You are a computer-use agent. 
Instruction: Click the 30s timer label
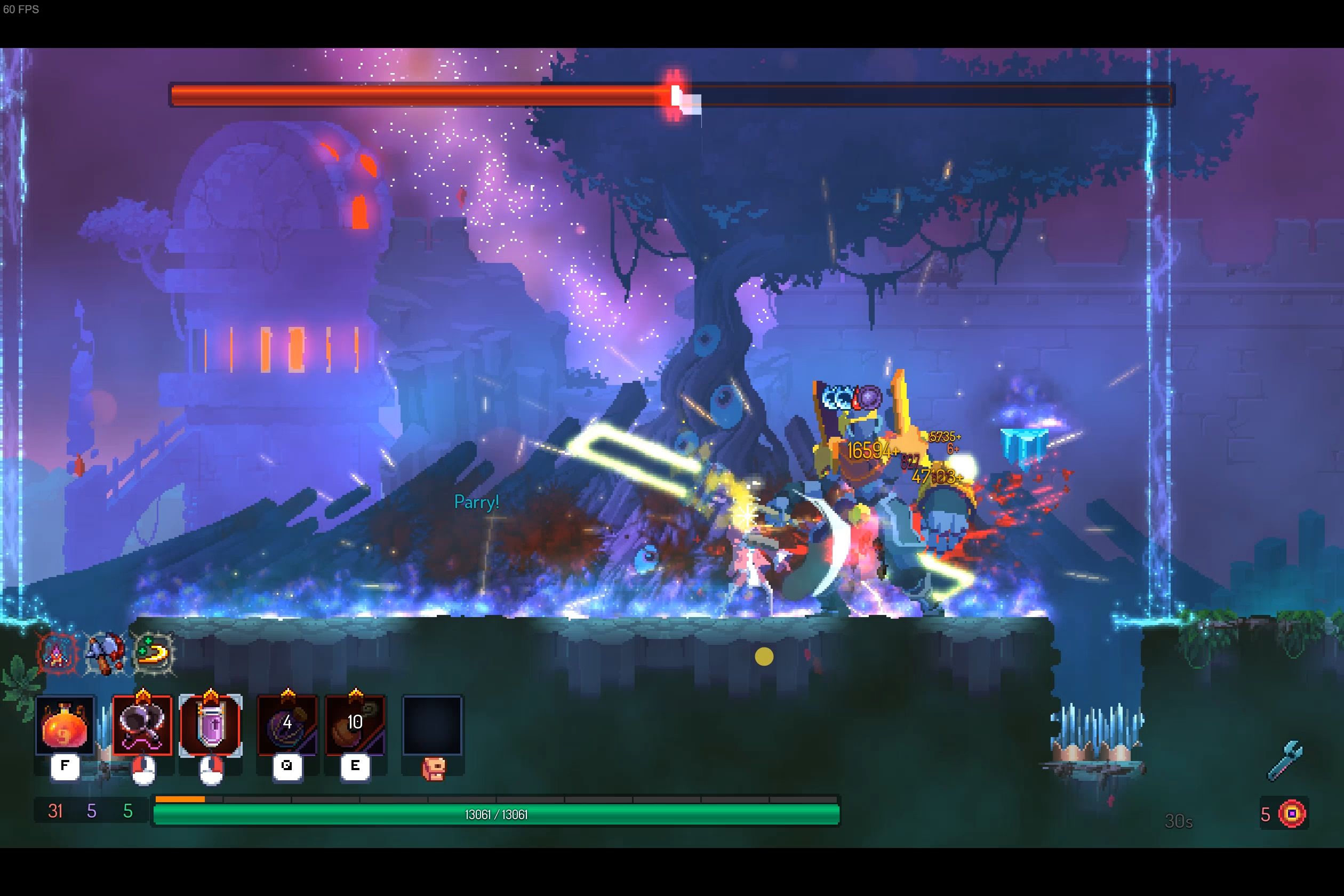coord(1178,821)
